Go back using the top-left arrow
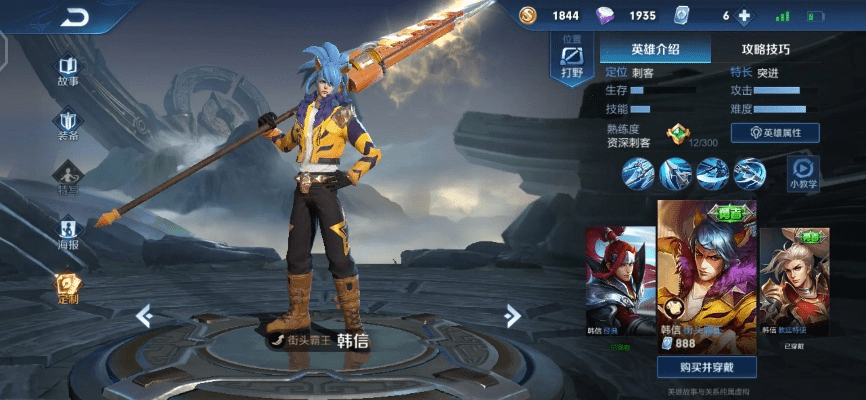The height and width of the screenshot is (400, 866). click(74, 17)
